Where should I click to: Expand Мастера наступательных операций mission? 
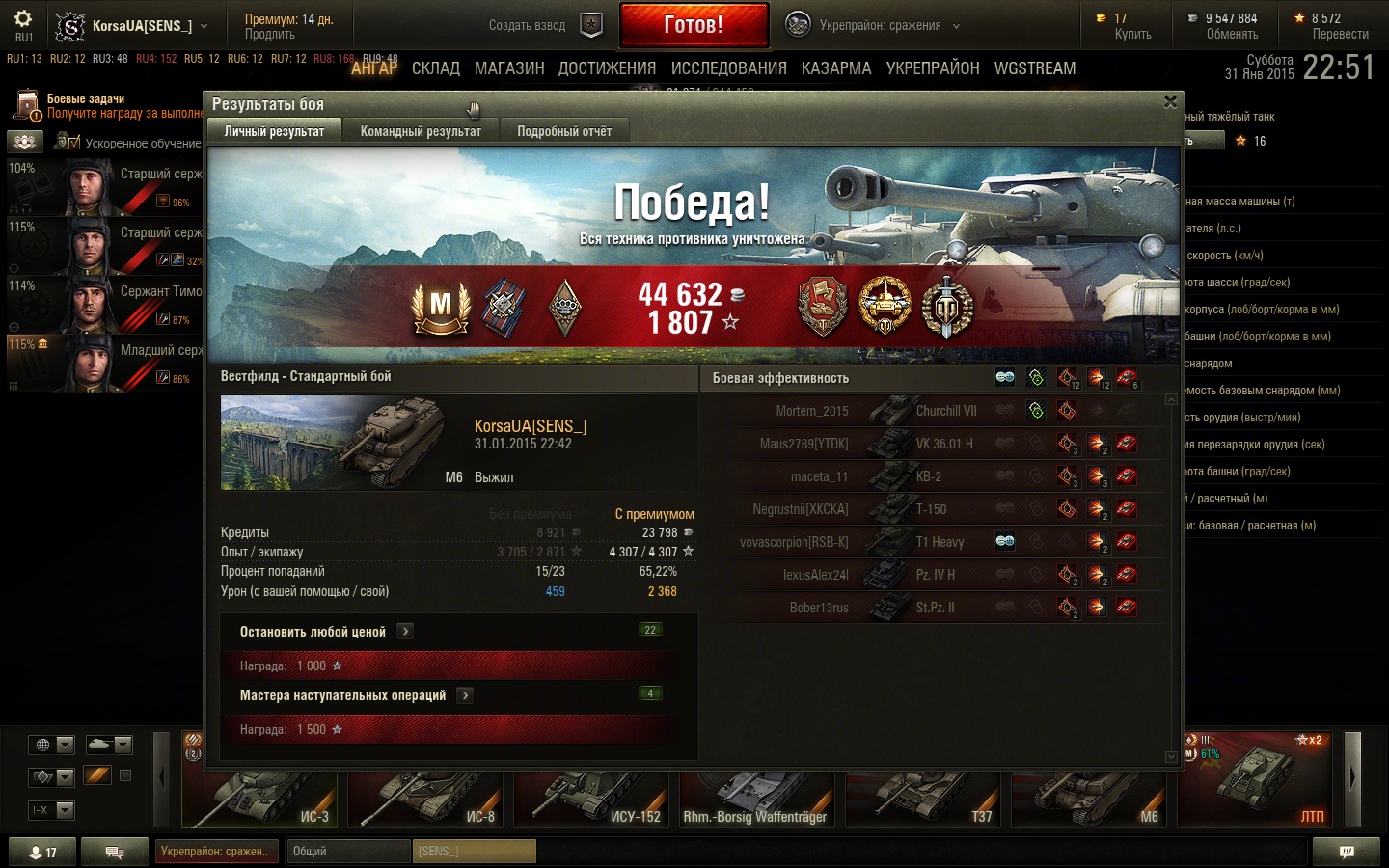[465, 695]
